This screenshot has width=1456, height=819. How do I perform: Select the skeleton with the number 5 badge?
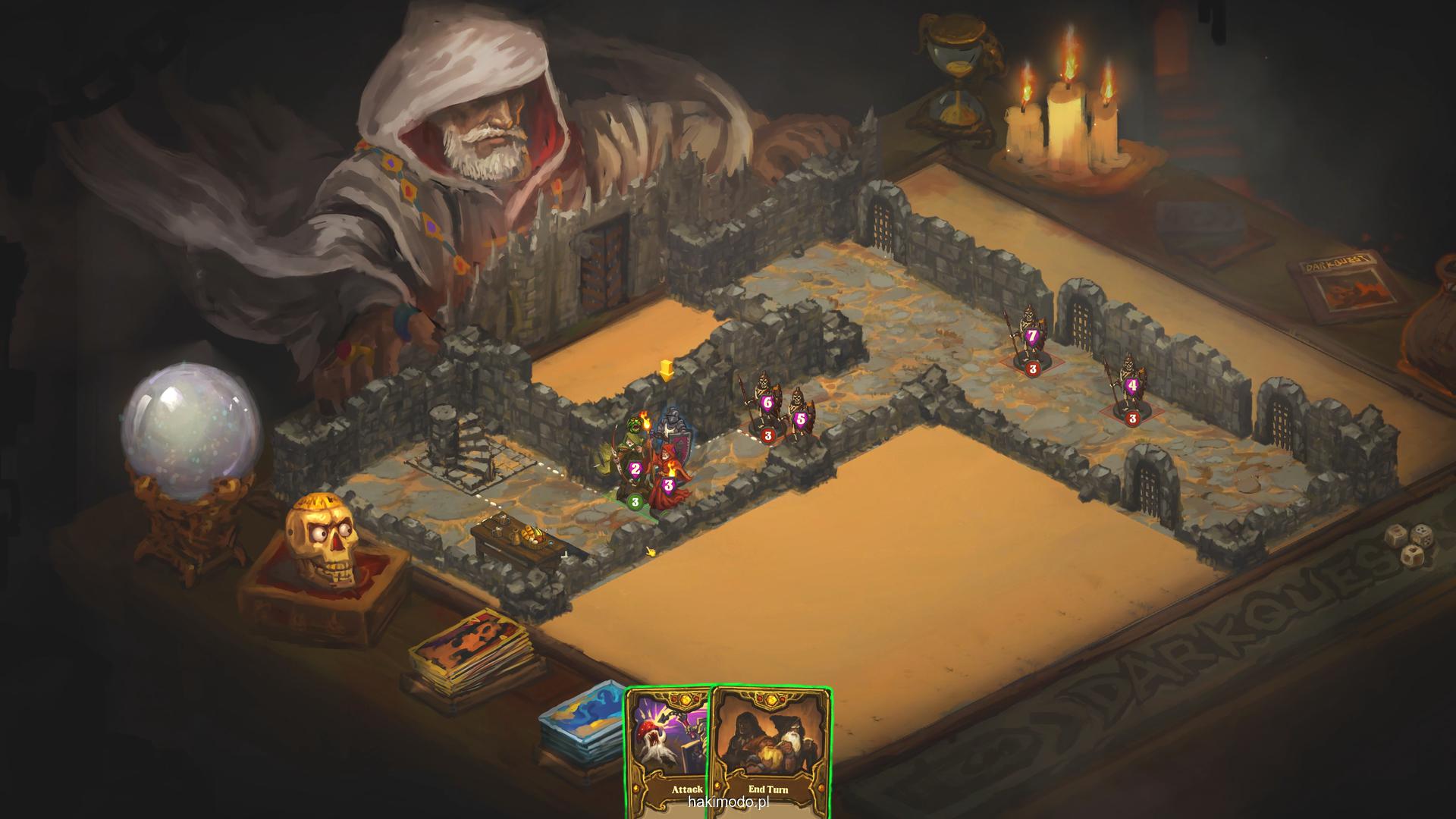[799, 417]
